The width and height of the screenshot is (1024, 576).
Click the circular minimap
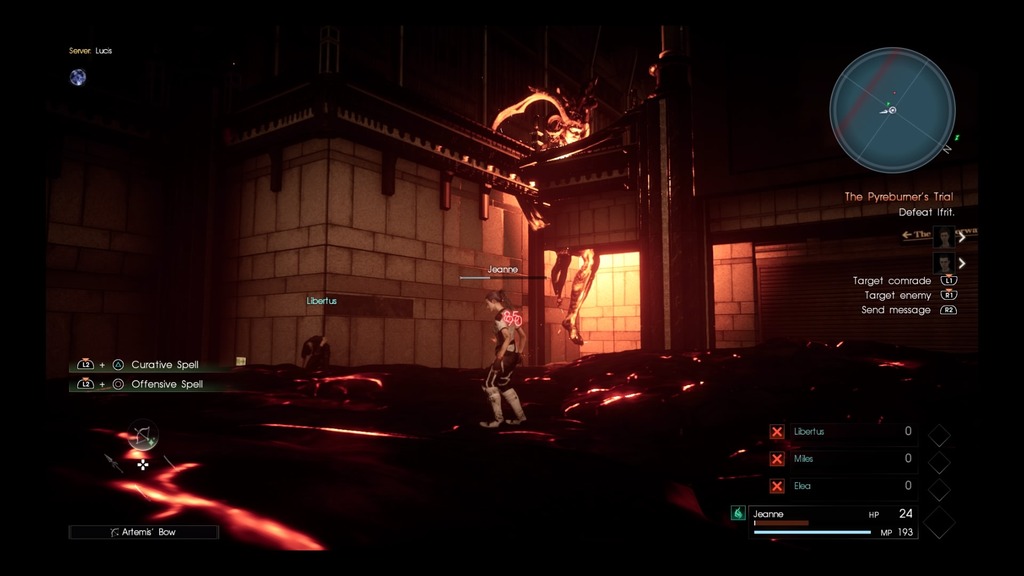tap(892, 110)
